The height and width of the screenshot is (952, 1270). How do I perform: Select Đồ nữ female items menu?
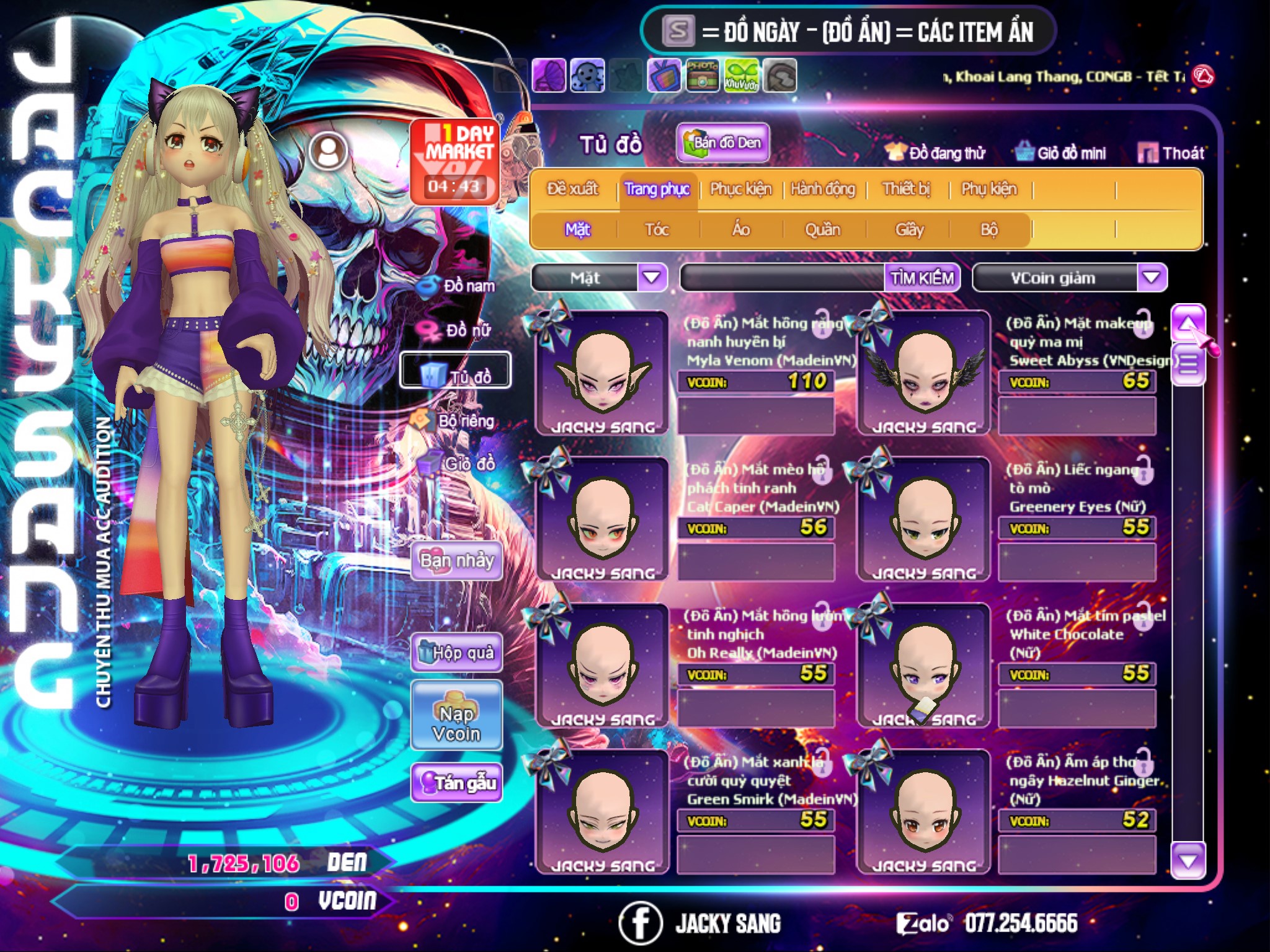[x=459, y=330]
